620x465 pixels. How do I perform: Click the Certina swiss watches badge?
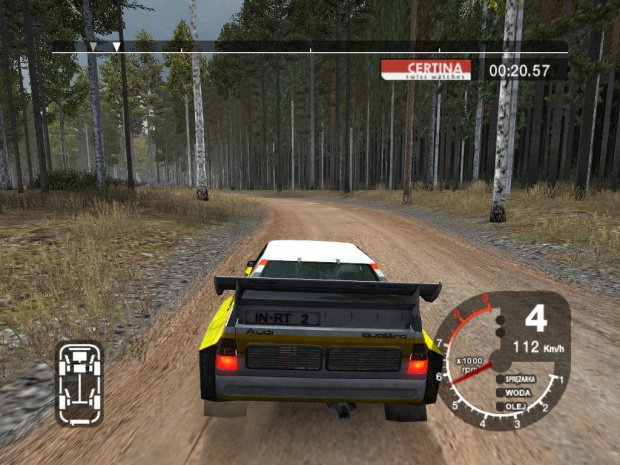(x=427, y=69)
